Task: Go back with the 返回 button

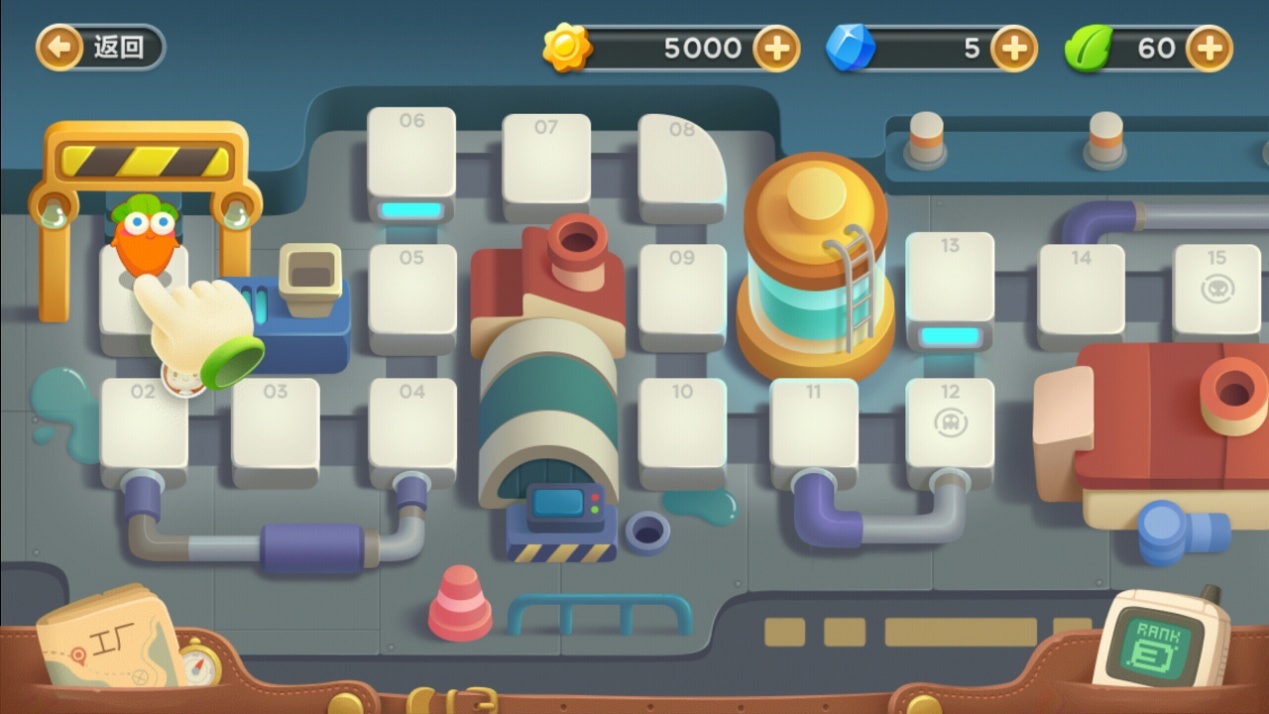Action: pyautogui.click(x=100, y=47)
